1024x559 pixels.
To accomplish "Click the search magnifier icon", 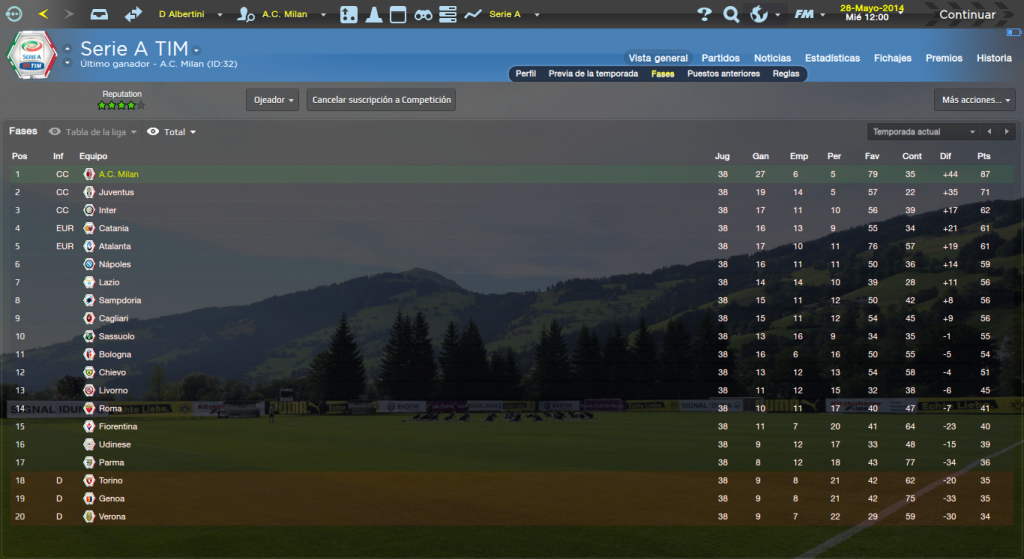I will pyautogui.click(x=731, y=15).
